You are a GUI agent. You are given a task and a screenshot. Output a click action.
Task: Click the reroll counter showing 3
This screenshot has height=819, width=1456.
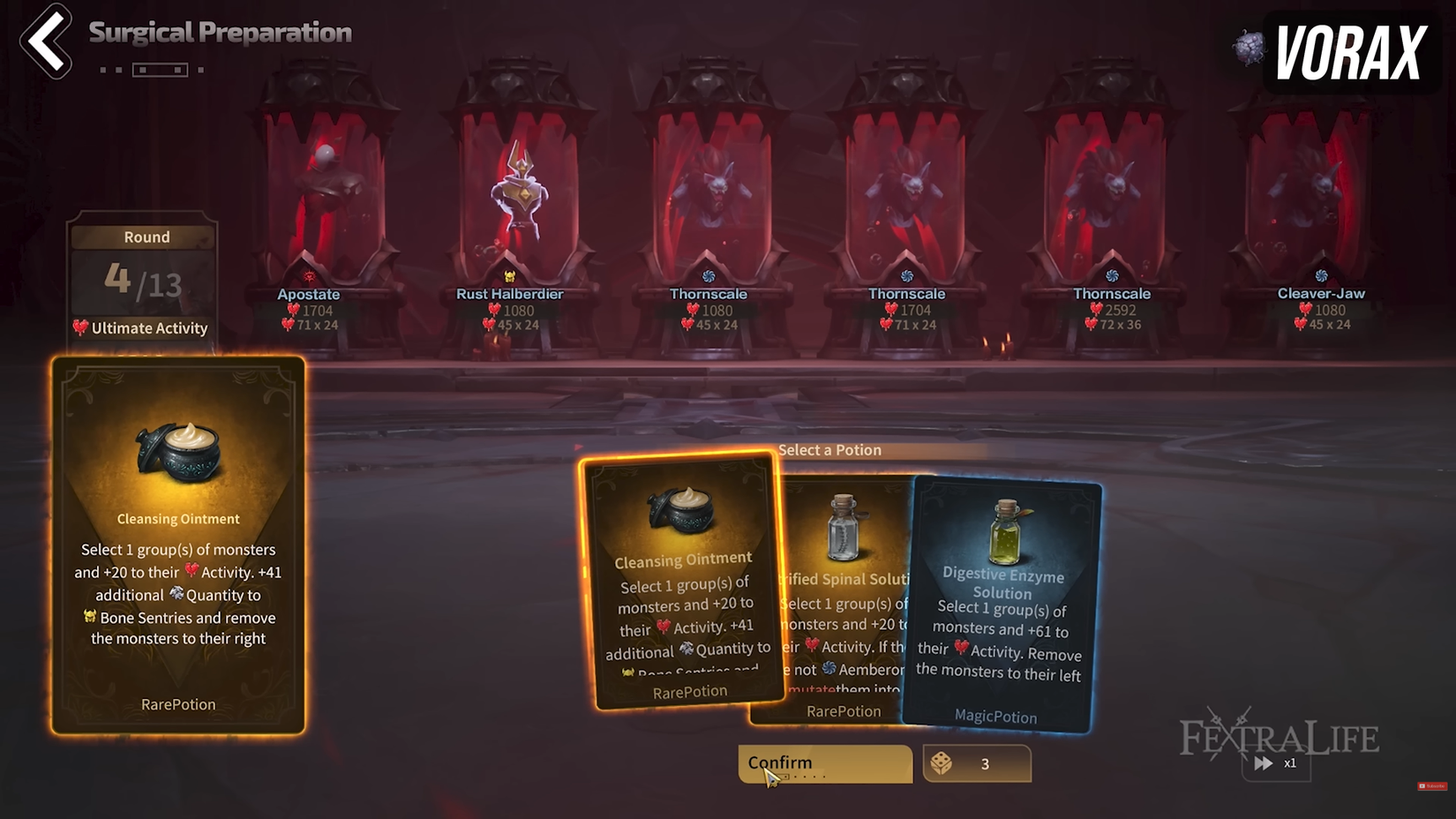[986, 763]
